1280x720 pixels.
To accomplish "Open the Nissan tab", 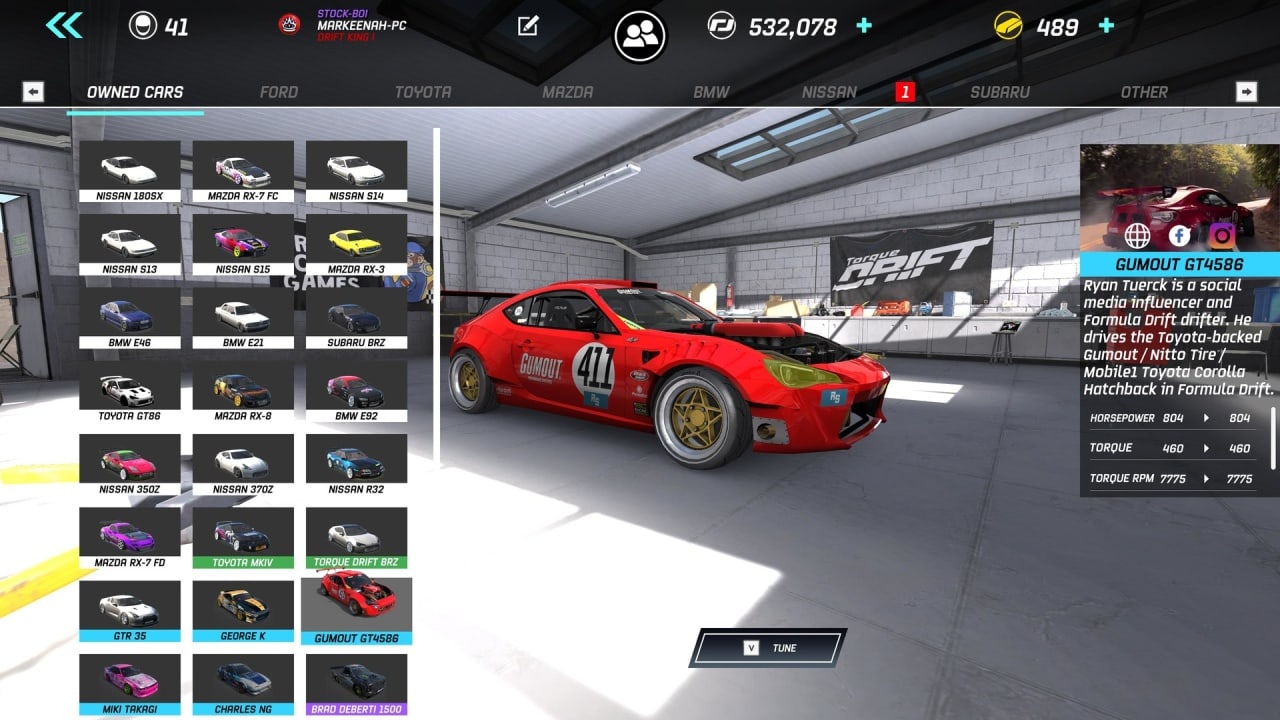I will [829, 92].
